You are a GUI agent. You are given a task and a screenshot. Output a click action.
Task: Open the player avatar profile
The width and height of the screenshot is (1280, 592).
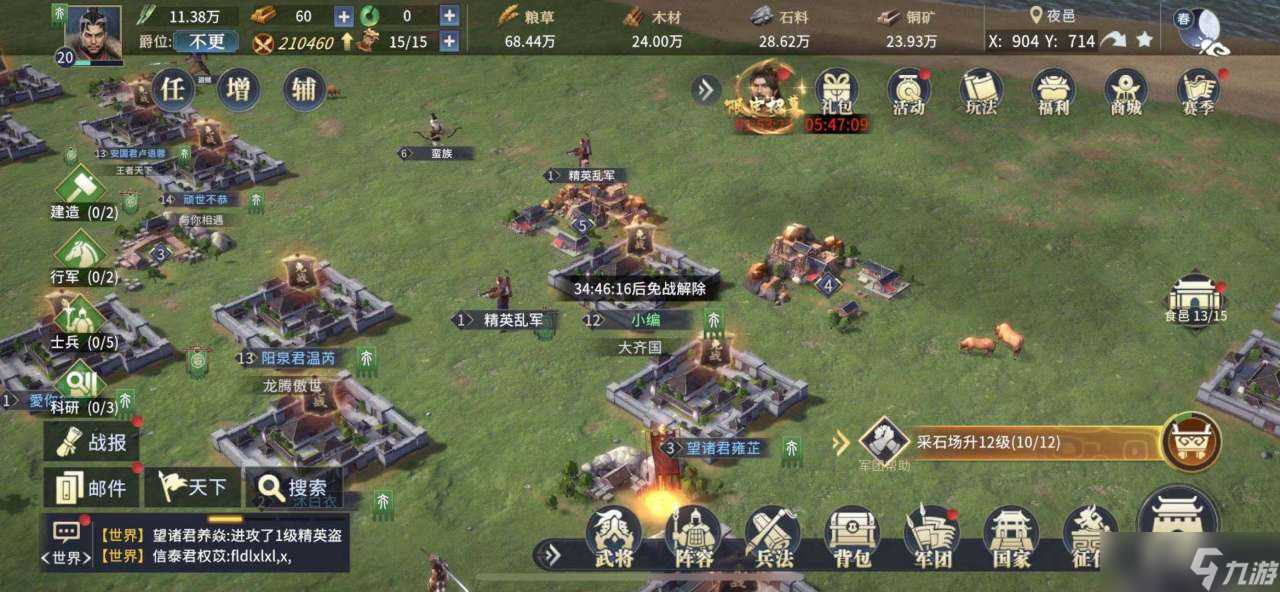click(x=93, y=34)
